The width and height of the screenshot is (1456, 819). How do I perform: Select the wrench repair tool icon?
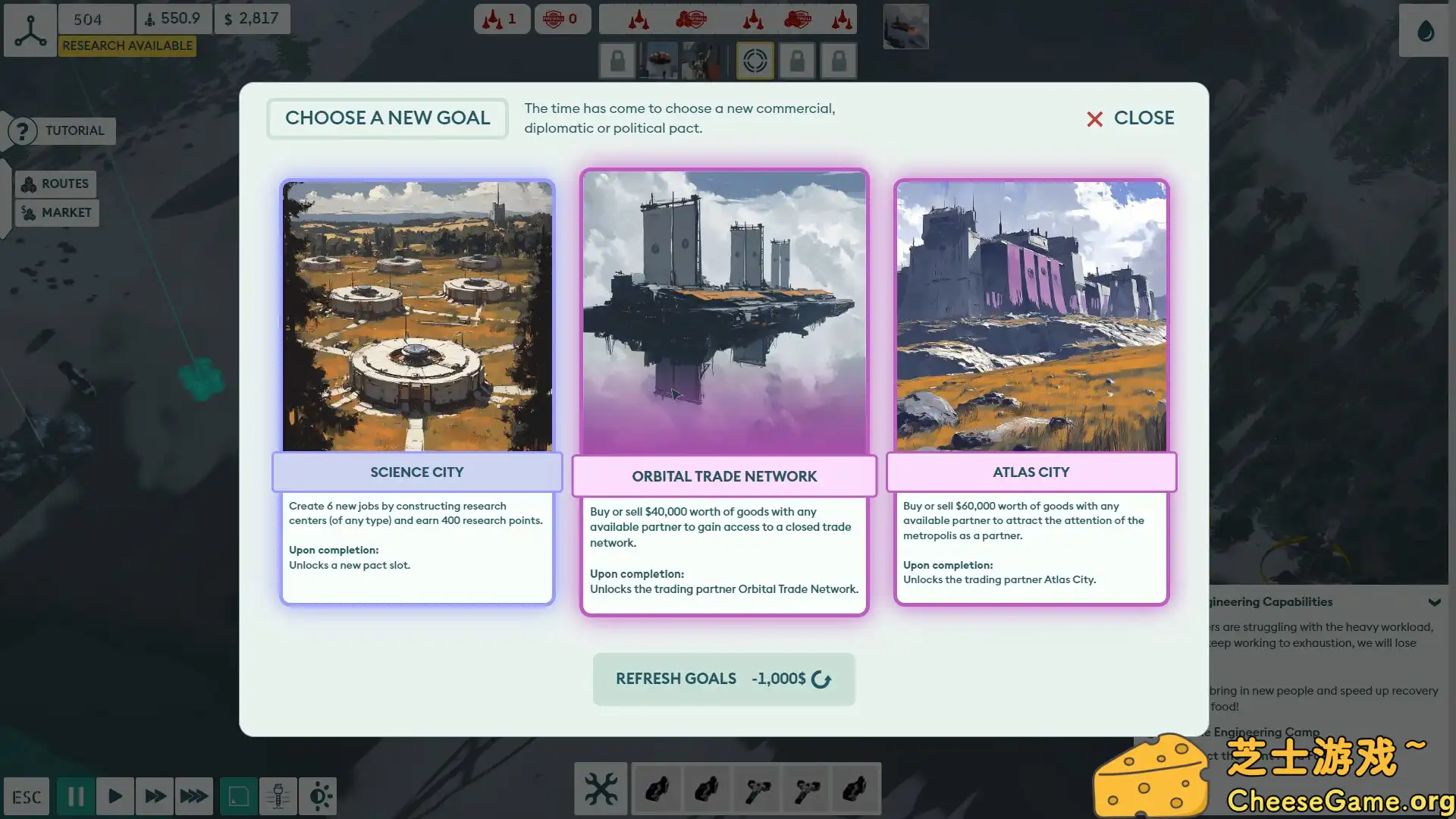tap(601, 789)
